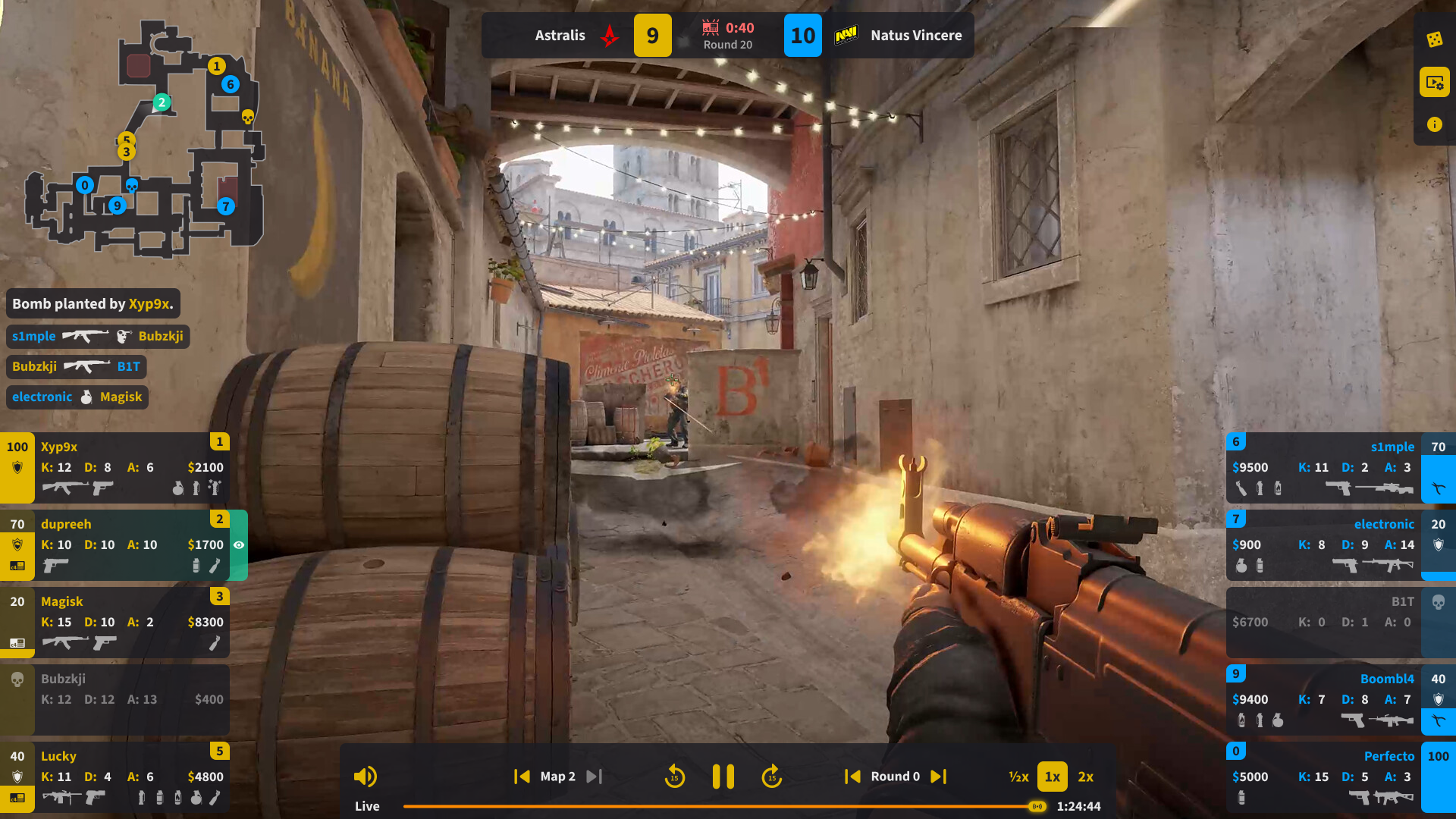Choose the 1x playback speed
Image resolution: width=1456 pixels, height=819 pixels.
tap(1052, 777)
